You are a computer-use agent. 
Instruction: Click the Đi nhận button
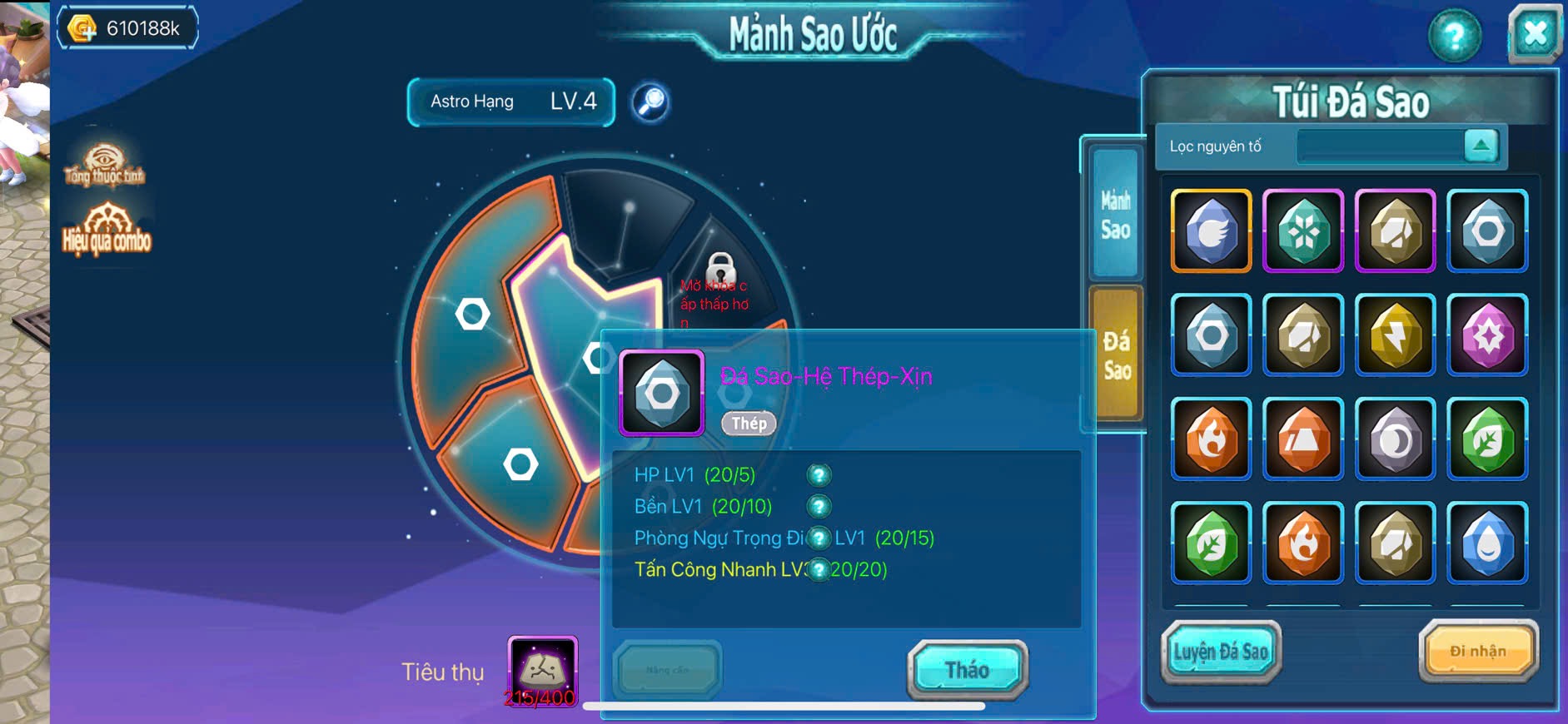(1478, 651)
